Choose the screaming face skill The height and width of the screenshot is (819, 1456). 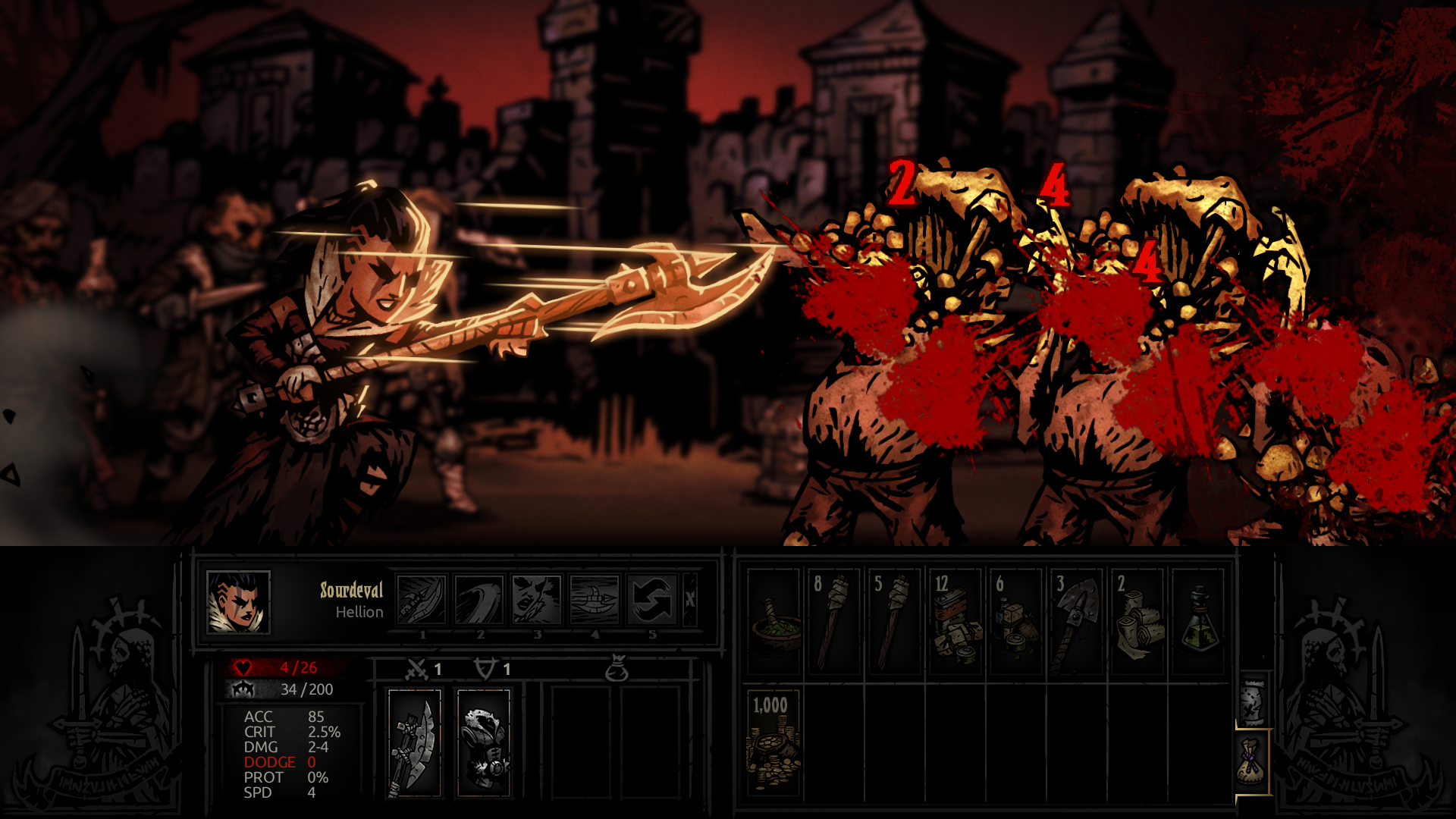pos(537,600)
